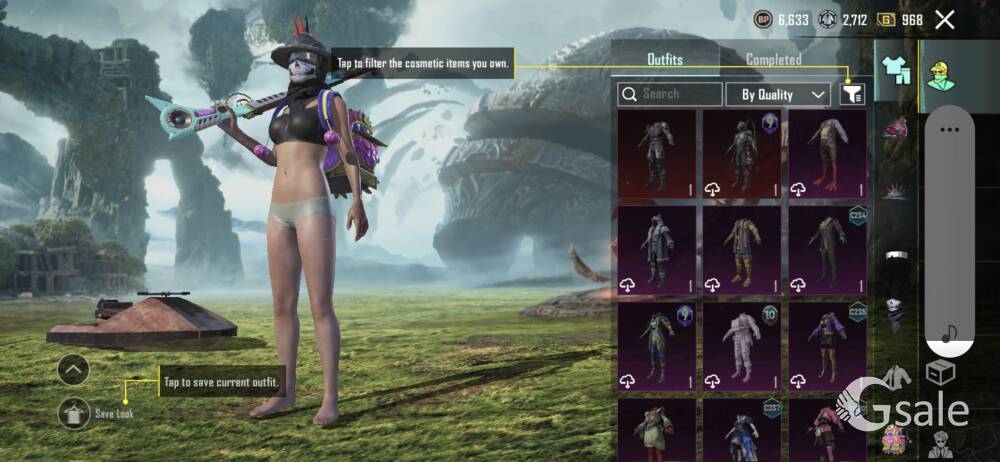Pick the dark suit outfit tagged C2S4
1000x462 pixels.
pyautogui.click(x=827, y=250)
